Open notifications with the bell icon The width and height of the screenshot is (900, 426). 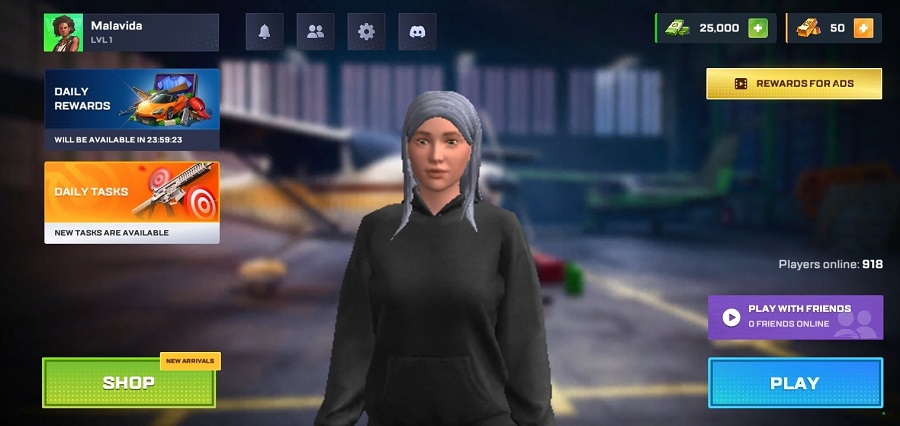point(265,32)
